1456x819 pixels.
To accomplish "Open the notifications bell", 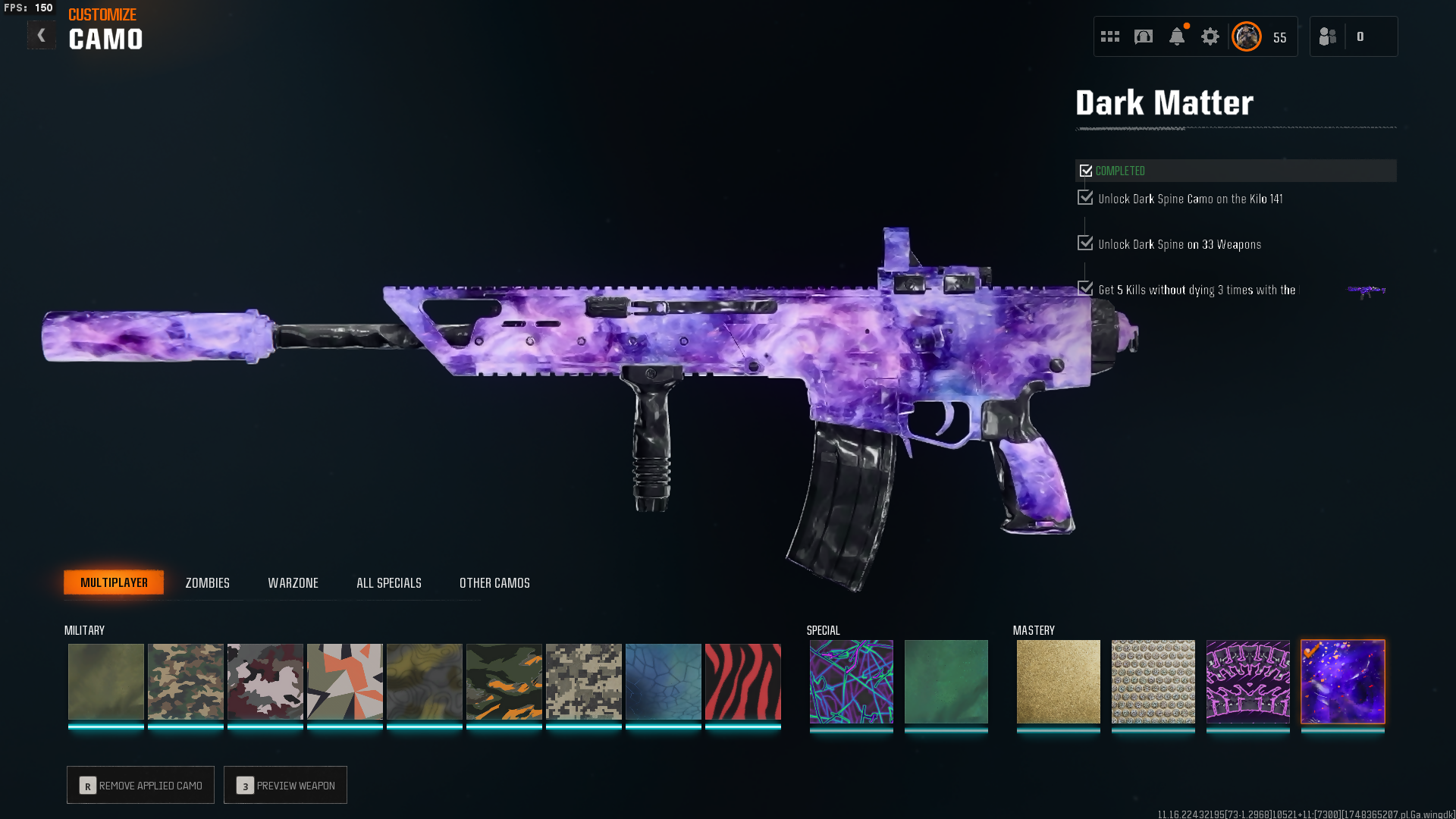I will (1176, 36).
